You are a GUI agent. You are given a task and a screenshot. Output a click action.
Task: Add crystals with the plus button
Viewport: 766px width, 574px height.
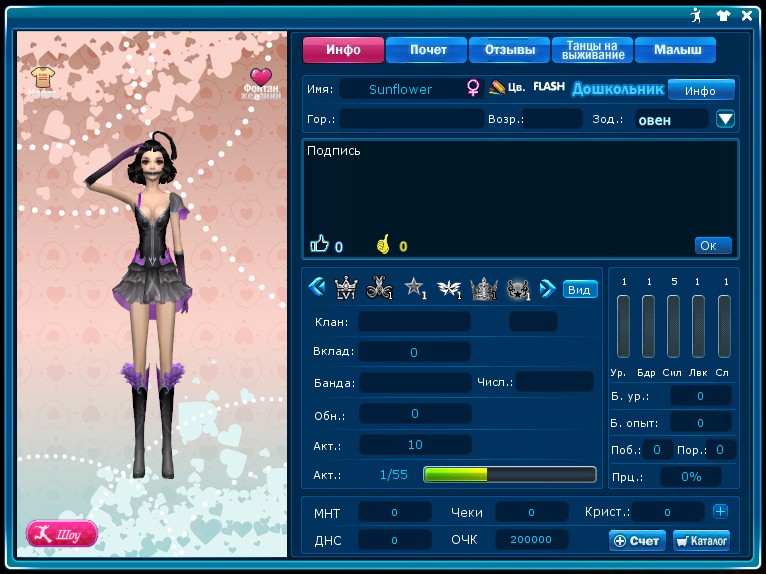720,511
